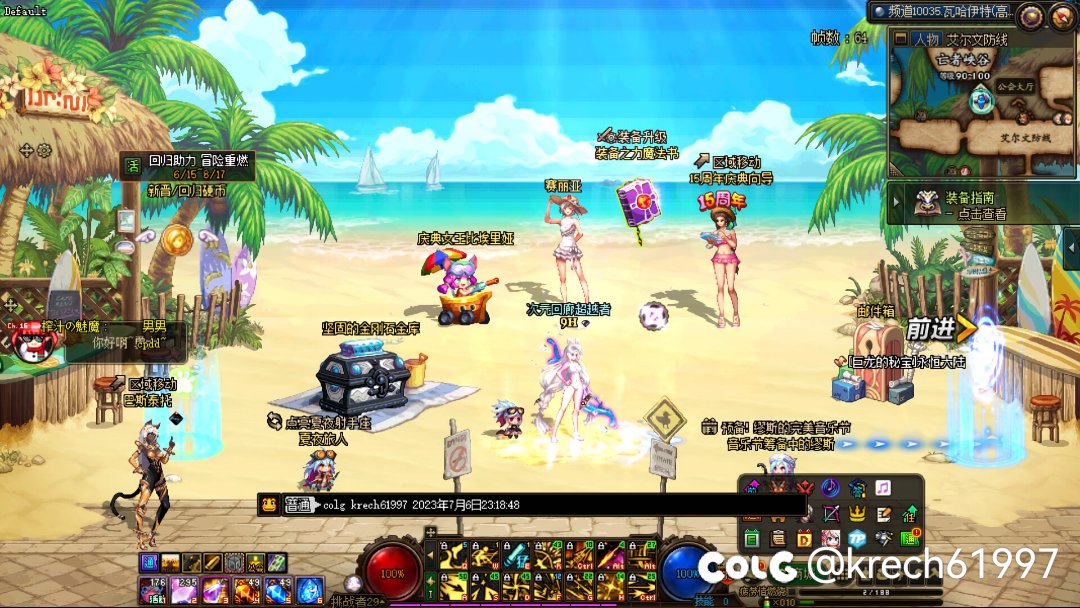
Task: Switch to the 人物 minimap tab
Action: 917,39
